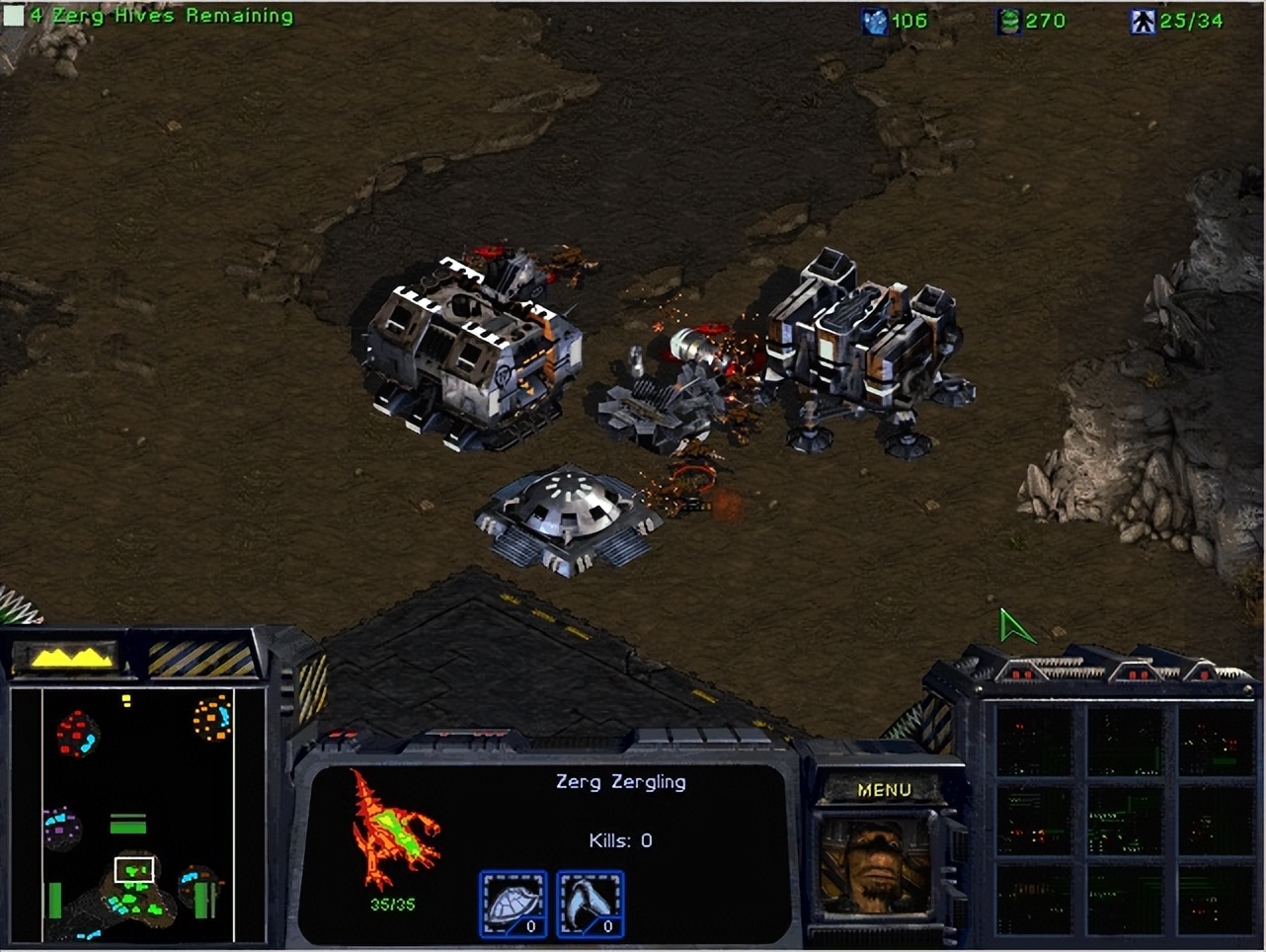This screenshot has height=952, width=1266.
Task: Open the game Menu
Action: [x=884, y=789]
